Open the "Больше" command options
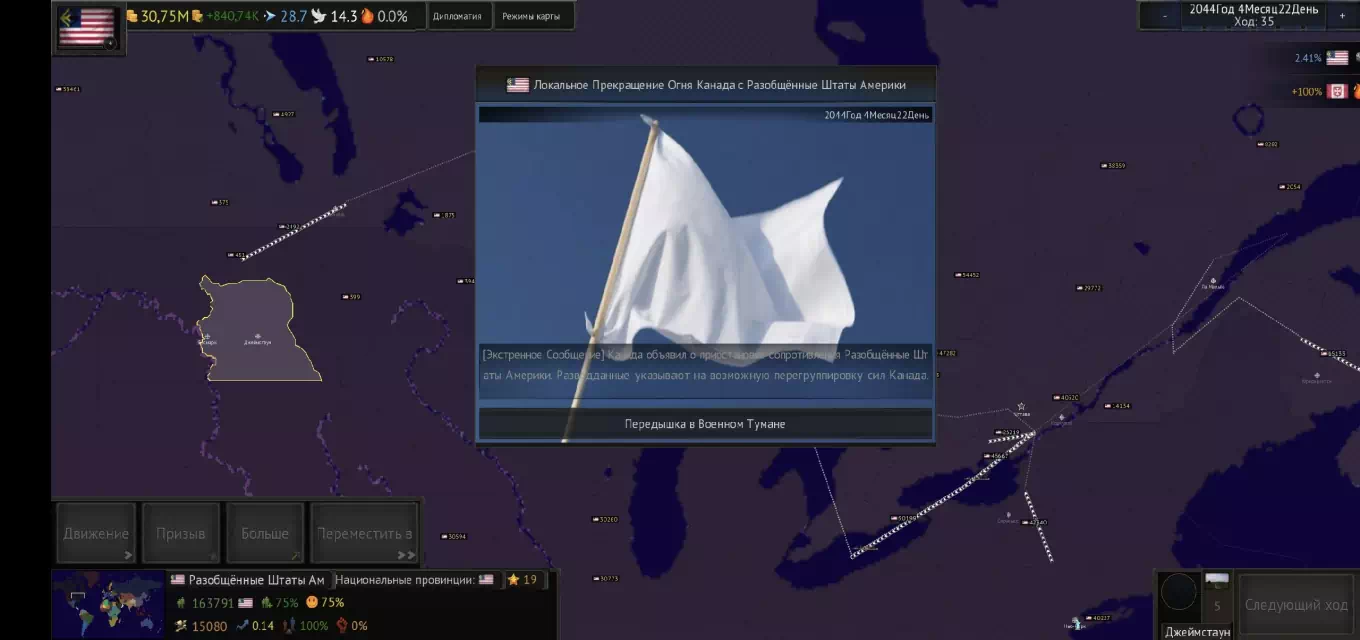The width and height of the screenshot is (1360, 640). (265, 534)
